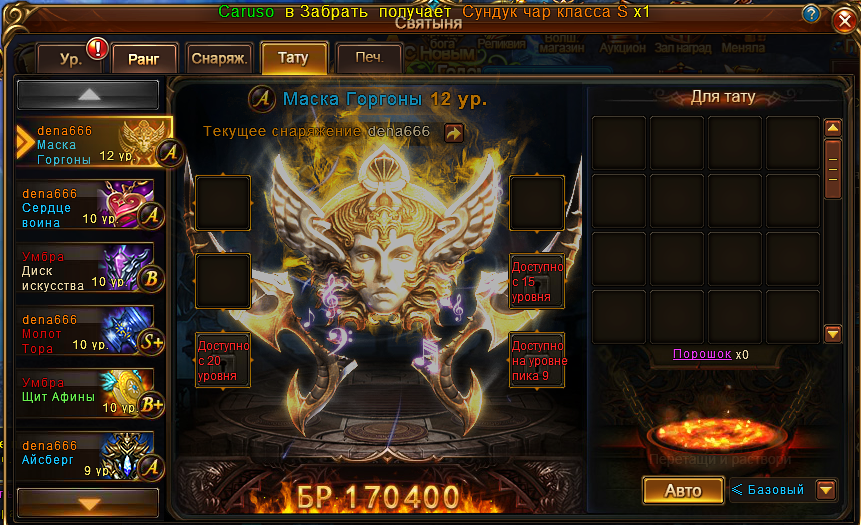The width and height of the screenshot is (861, 525).
Task: Open the Ранг tab
Action: tap(144, 59)
